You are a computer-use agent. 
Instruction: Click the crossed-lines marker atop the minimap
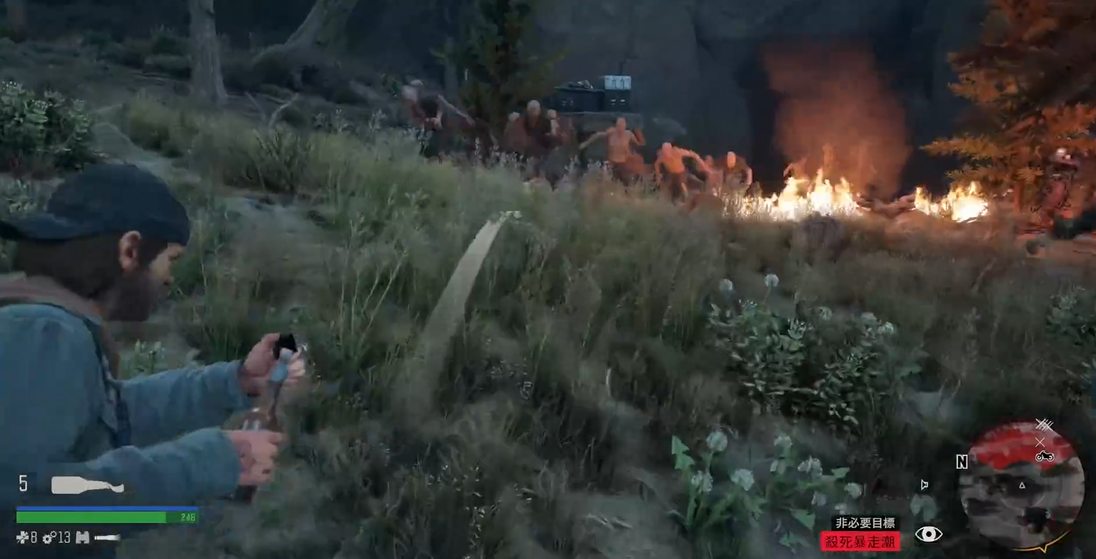[1043, 426]
